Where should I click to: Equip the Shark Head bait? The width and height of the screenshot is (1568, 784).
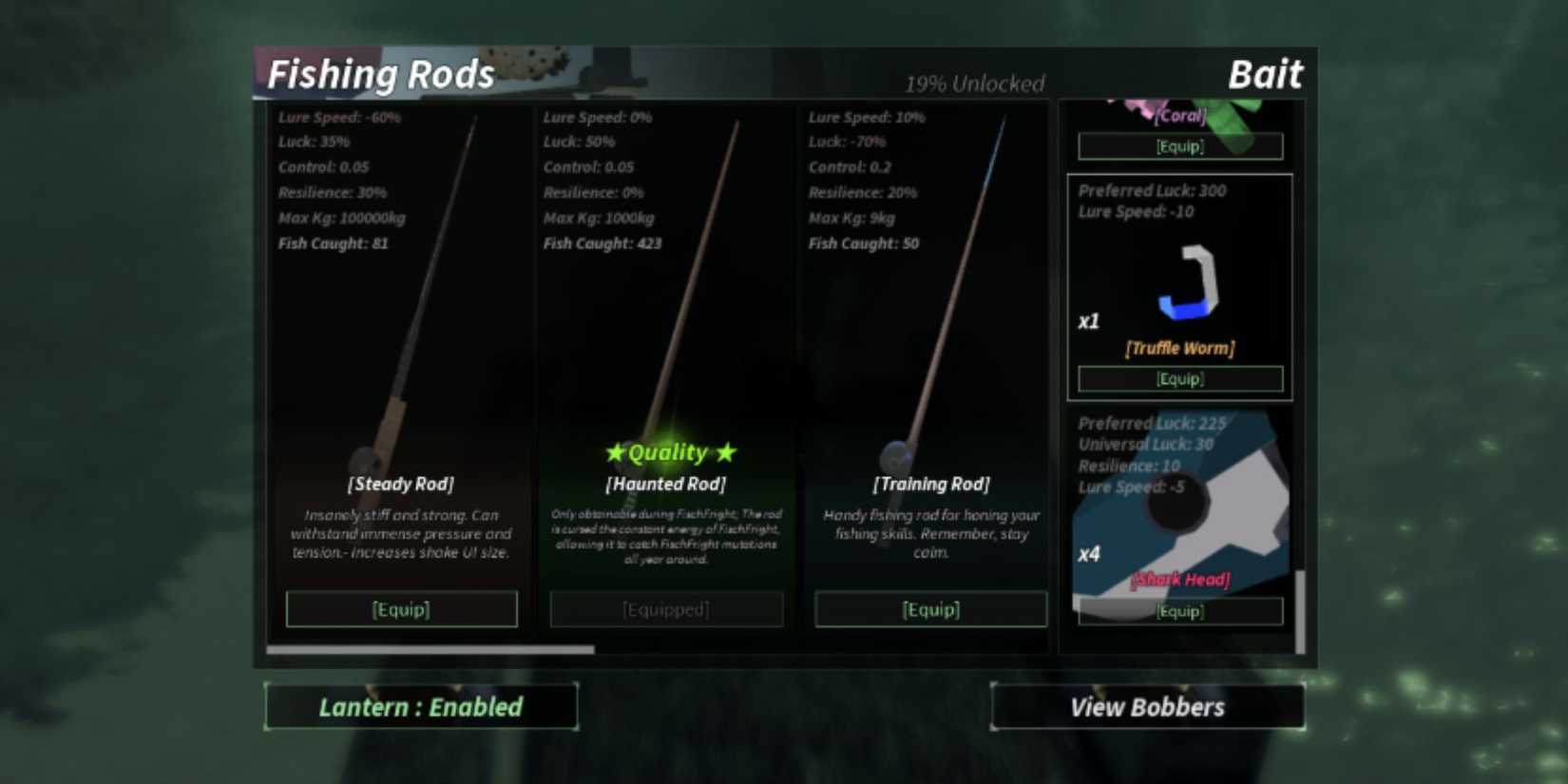[x=1180, y=612]
